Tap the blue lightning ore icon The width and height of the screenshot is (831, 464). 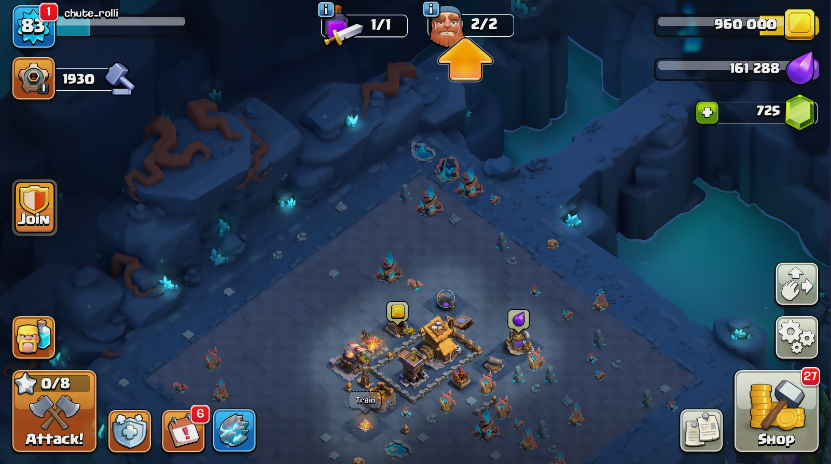pos(234,430)
